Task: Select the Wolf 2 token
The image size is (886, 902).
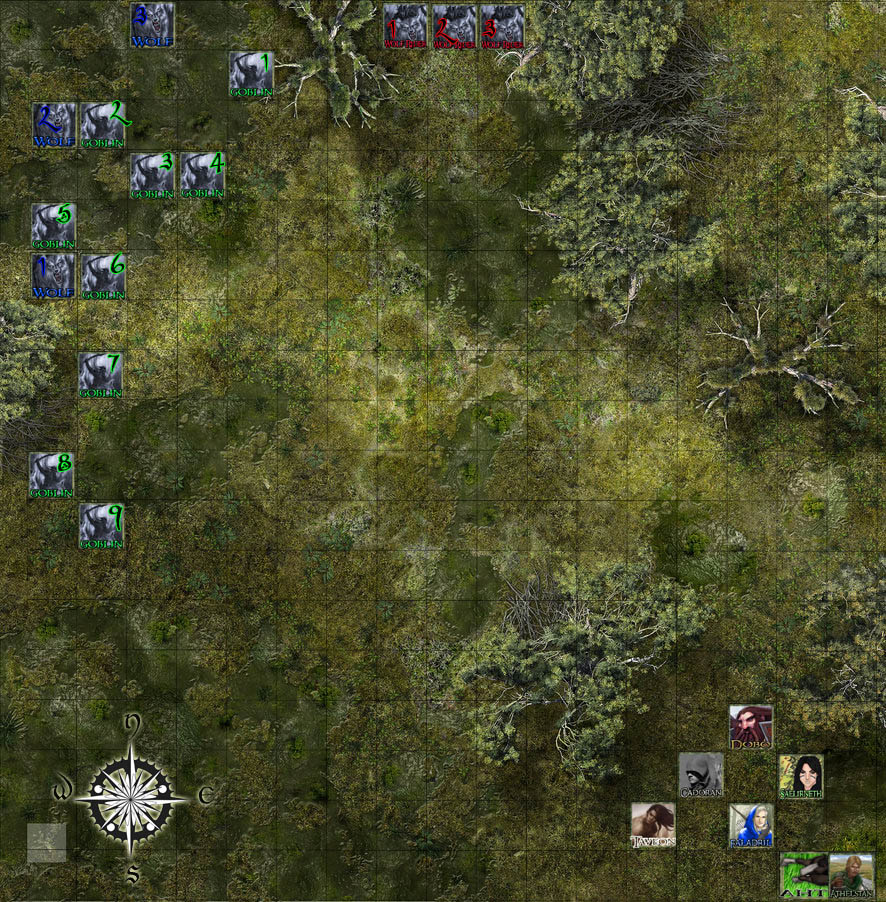Action: point(53,125)
